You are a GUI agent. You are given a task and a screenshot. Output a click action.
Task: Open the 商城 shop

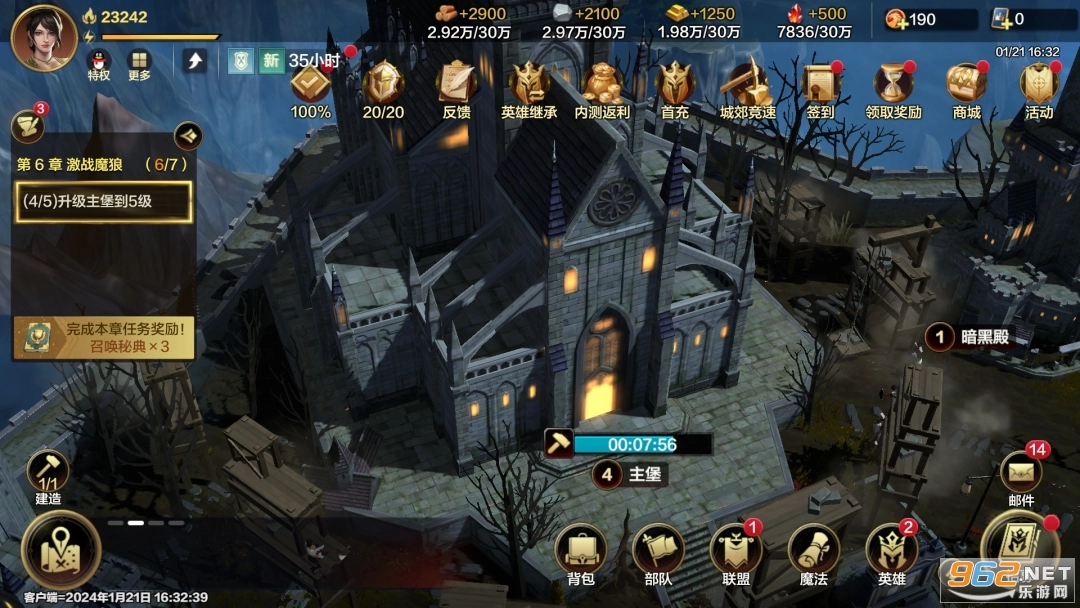pyautogui.click(x=966, y=84)
